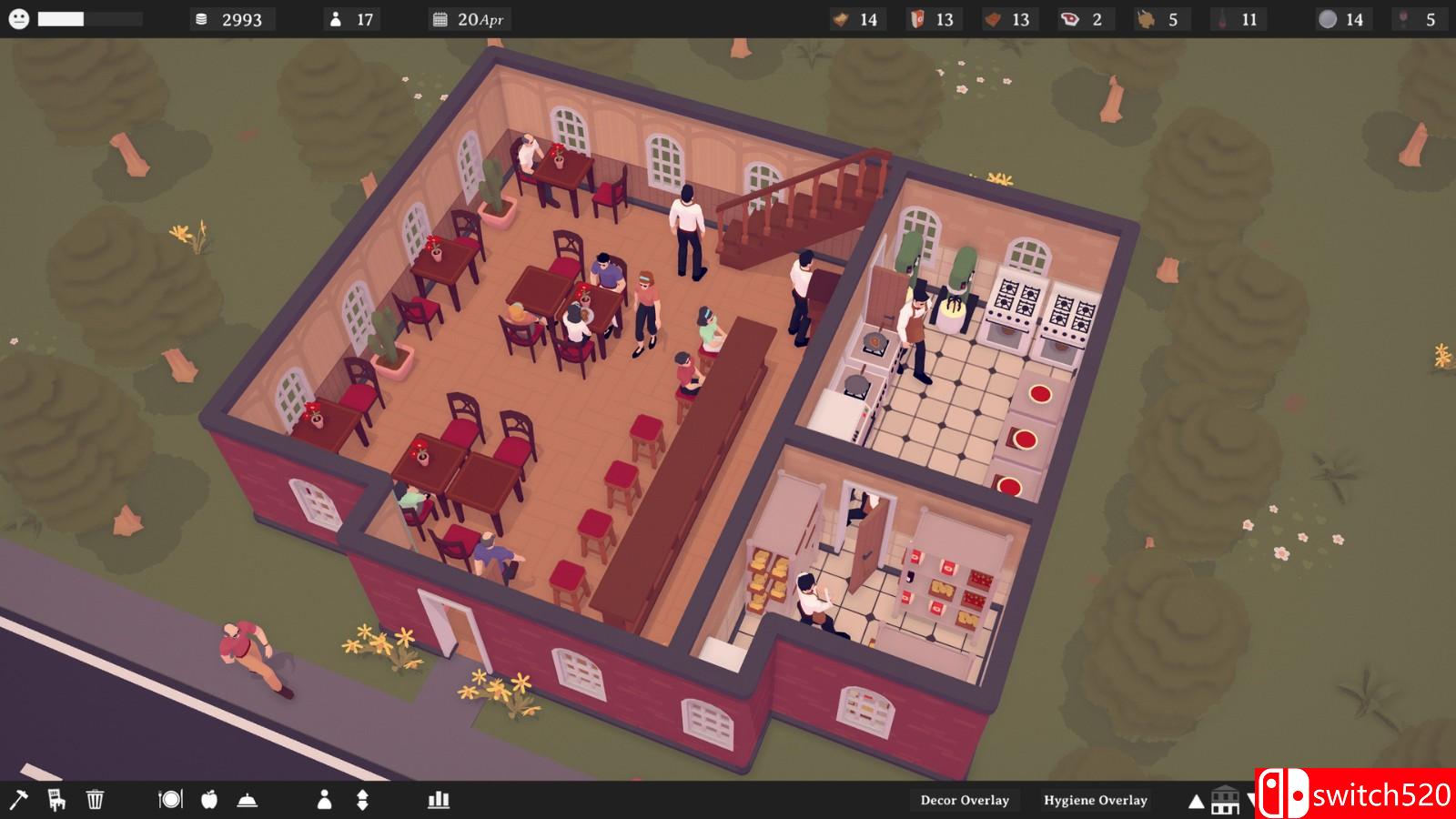Screen dimensions: 1456x819
Task: Show the bar chart statistics
Action: (x=439, y=800)
